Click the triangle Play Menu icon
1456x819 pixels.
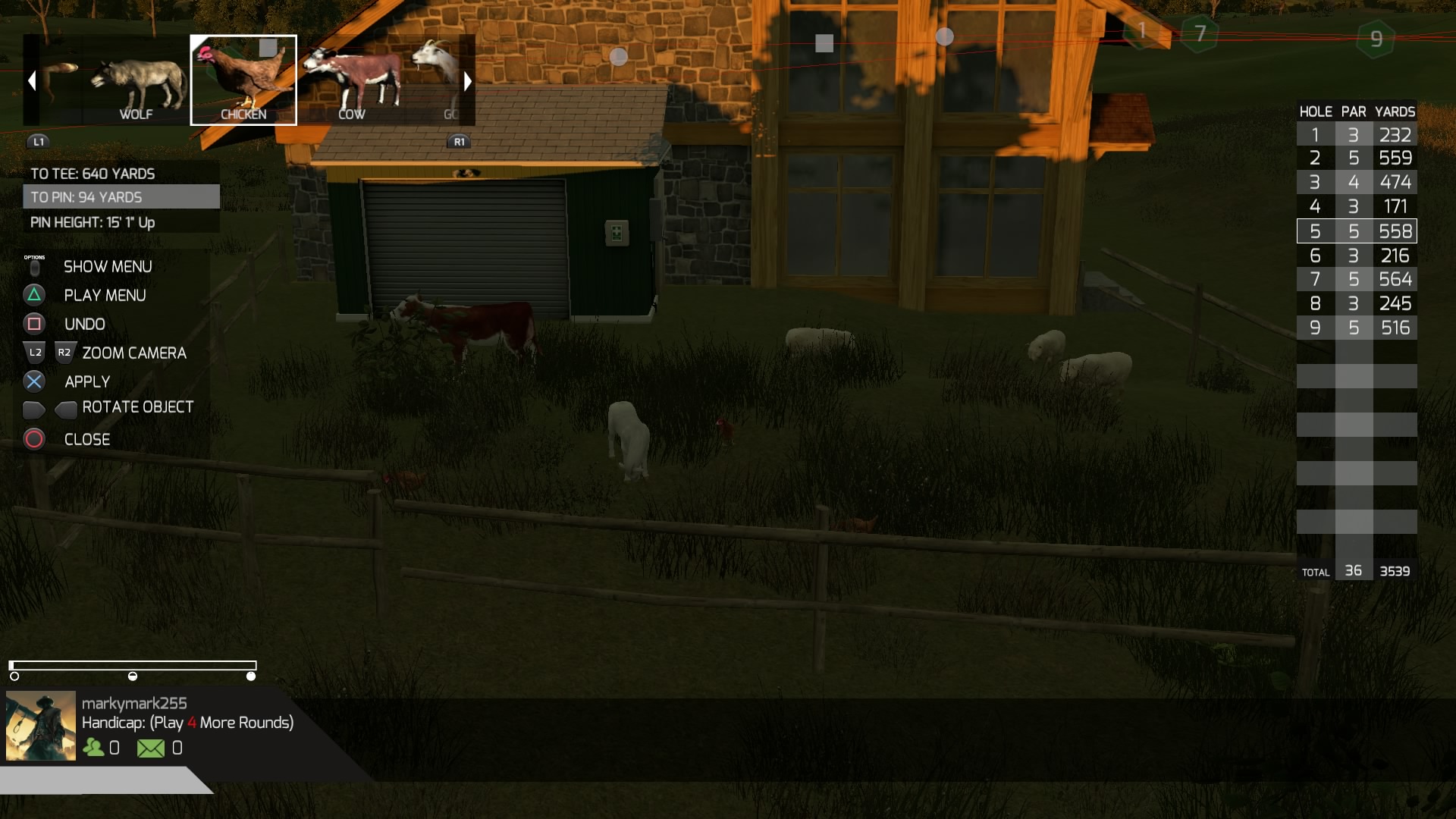33,295
